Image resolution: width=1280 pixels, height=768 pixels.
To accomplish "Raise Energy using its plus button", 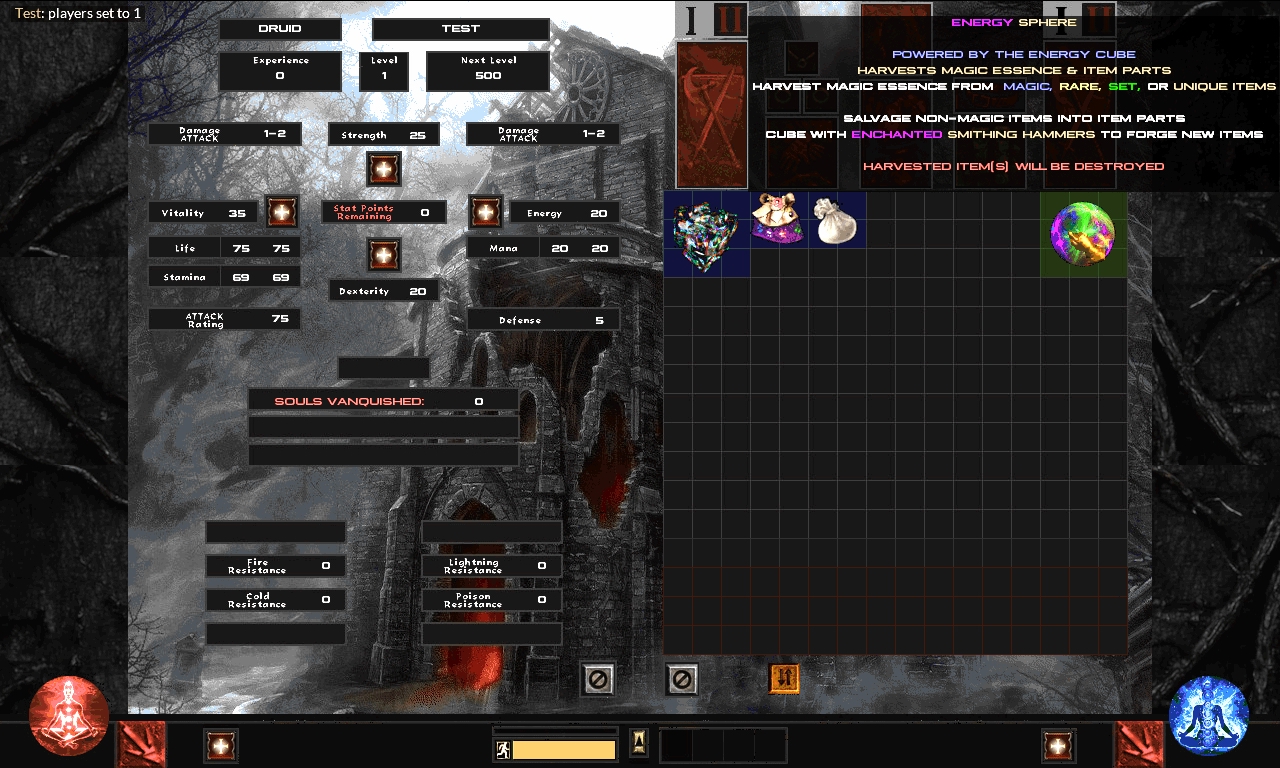I will pyautogui.click(x=485, y=211).
